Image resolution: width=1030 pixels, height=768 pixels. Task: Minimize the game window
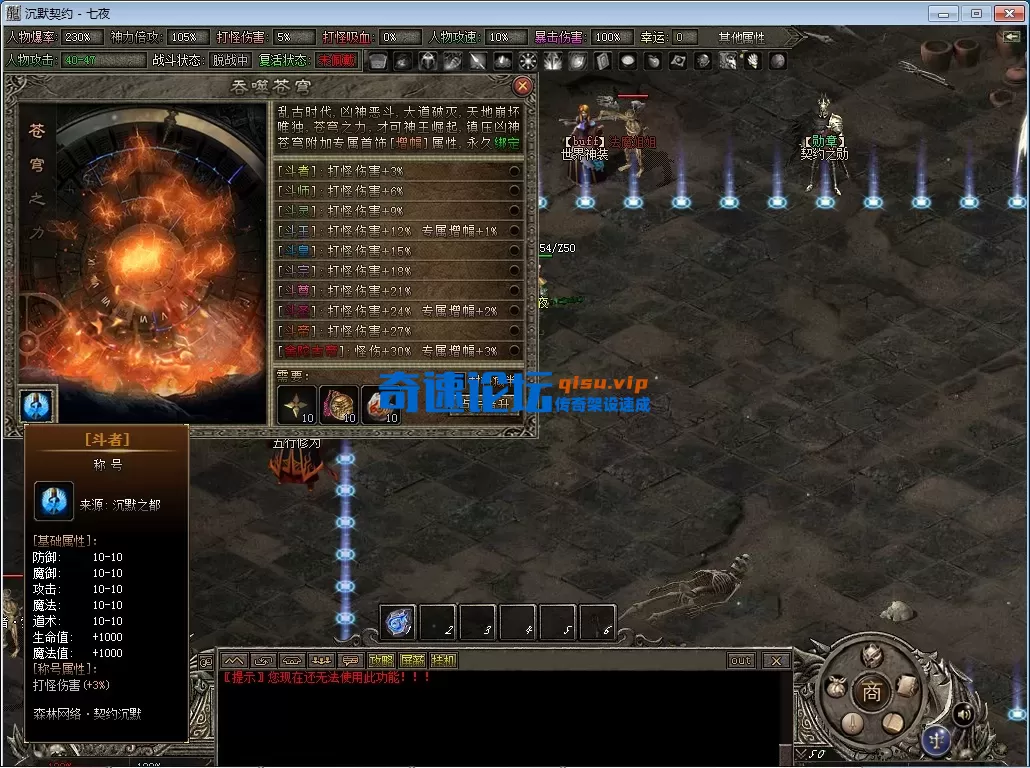944,14
